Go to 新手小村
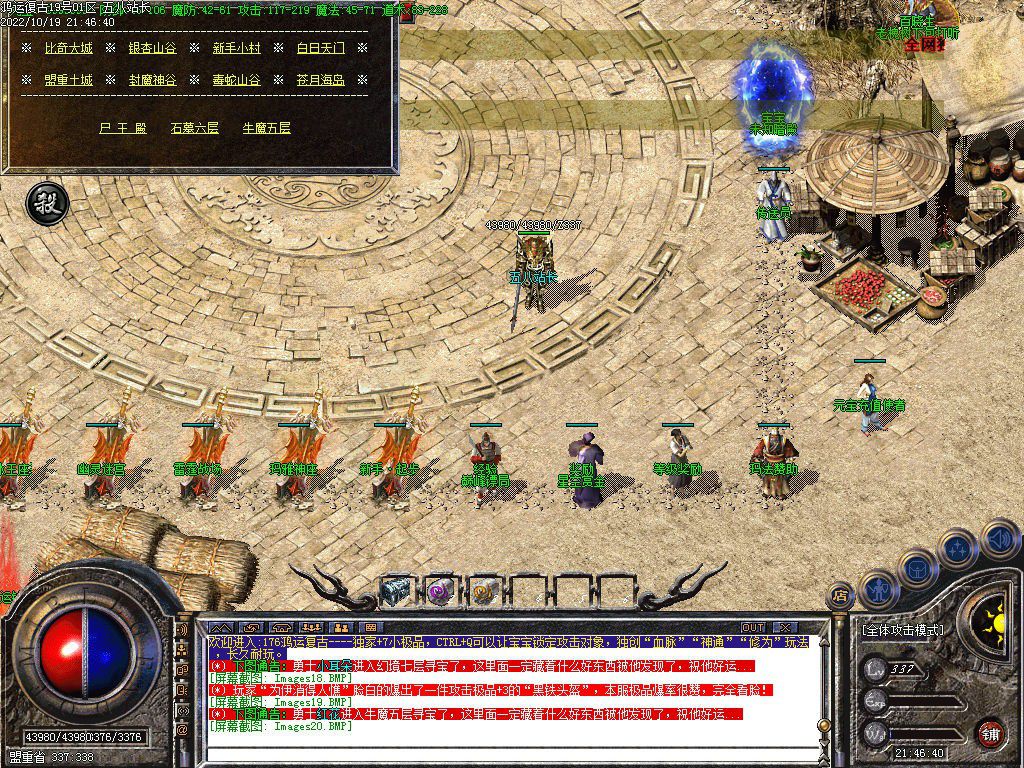The image size is (1024, 768). pos(236,48)
